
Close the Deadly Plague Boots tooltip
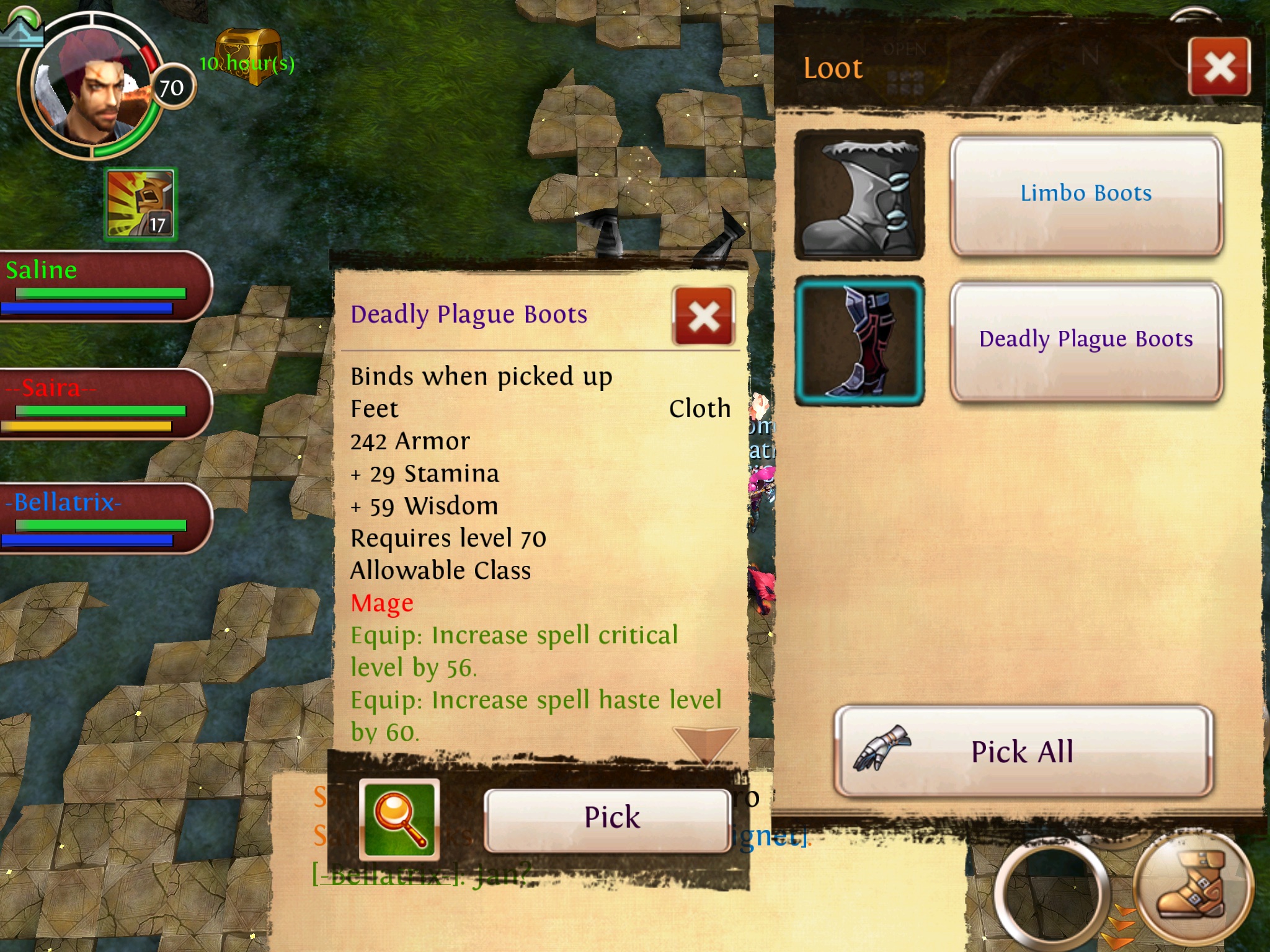[x=704, y=316]
